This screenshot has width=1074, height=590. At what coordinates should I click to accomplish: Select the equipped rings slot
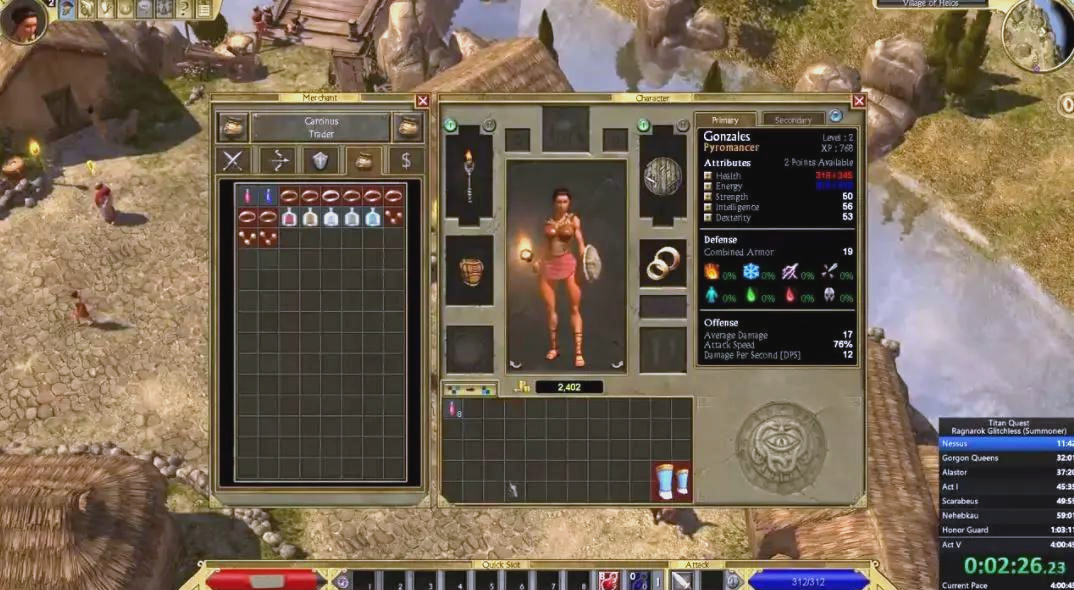[x=662, y=265]
